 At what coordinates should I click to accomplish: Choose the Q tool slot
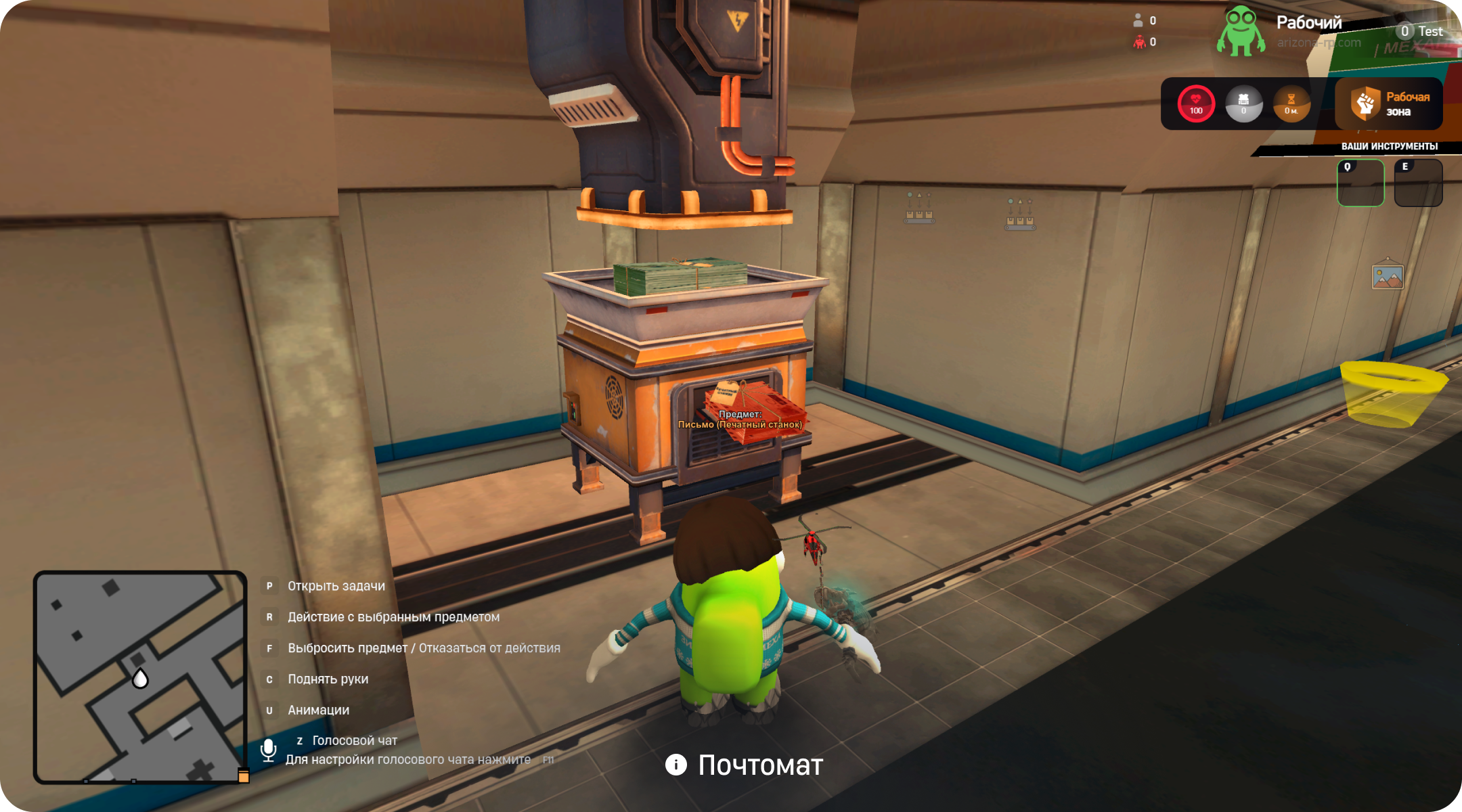tap(1360, 183)
